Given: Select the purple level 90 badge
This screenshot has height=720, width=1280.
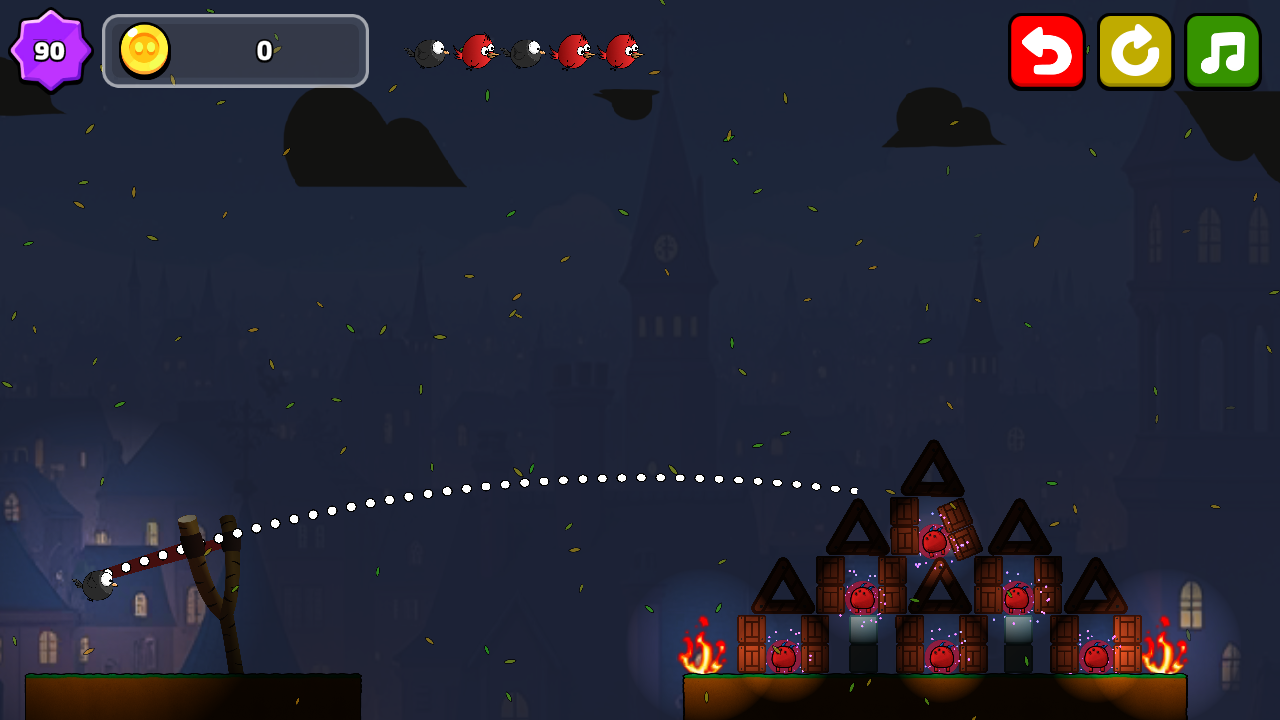Looking at the screenshot, I should pos(49,50).
